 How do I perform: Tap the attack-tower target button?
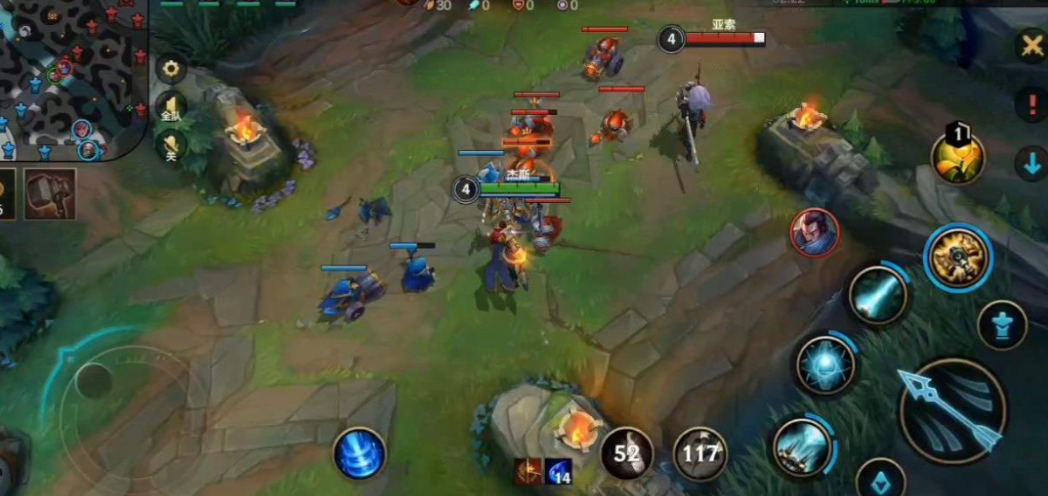[1002, 325]
